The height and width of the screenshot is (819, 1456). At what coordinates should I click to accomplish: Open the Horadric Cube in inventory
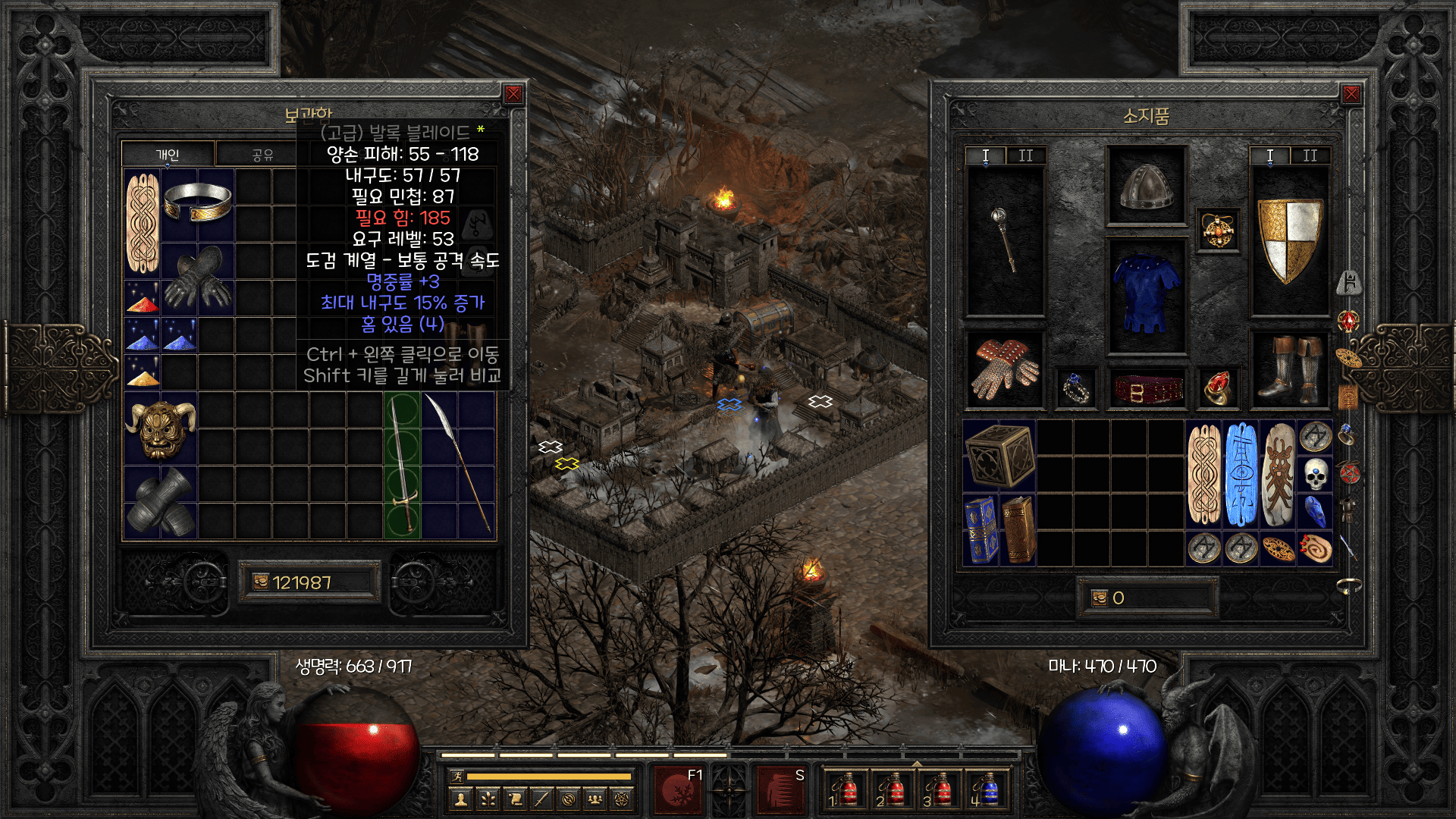tap(999, 455)
